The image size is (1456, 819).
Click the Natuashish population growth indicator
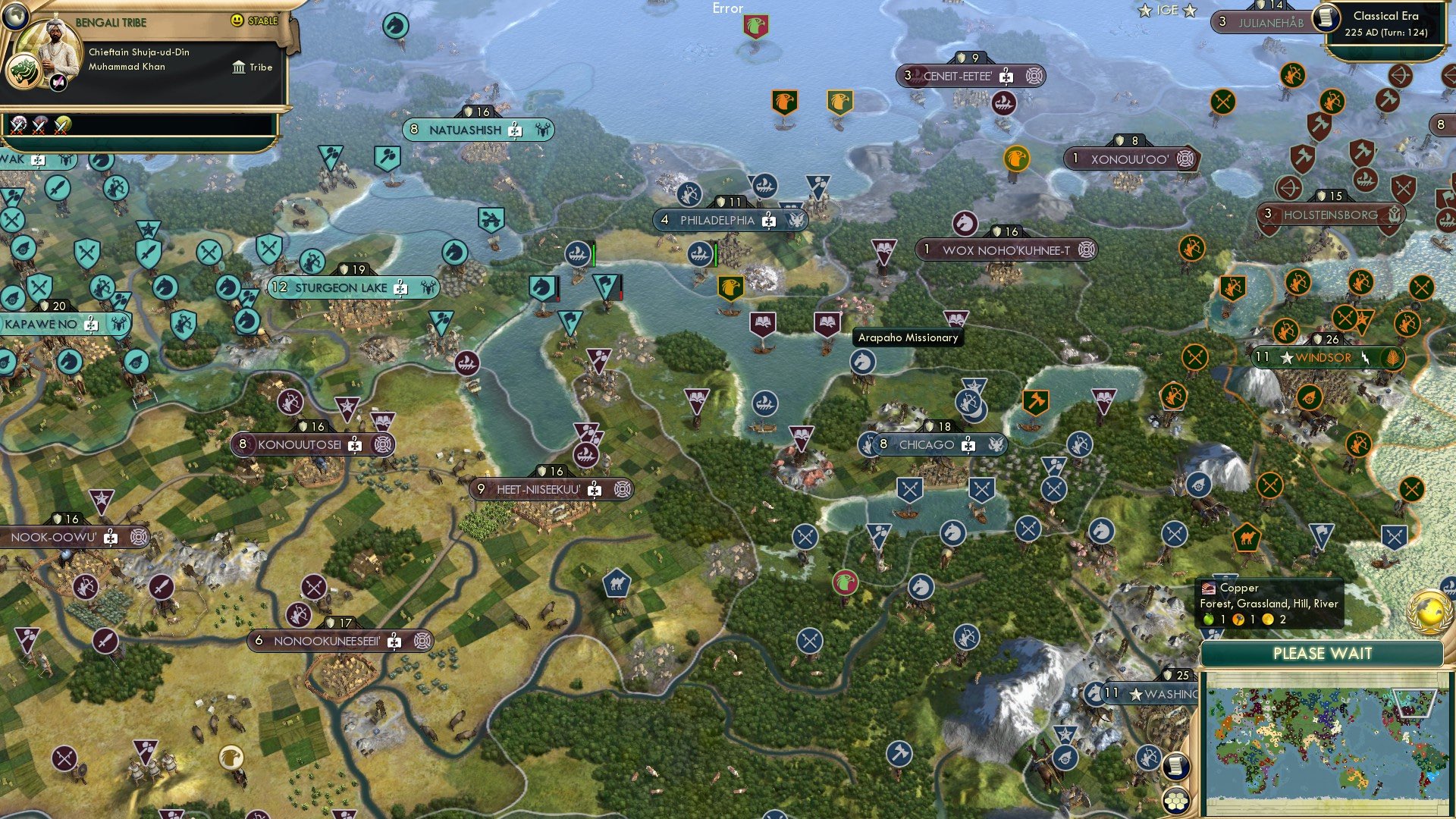click(414, 130)
